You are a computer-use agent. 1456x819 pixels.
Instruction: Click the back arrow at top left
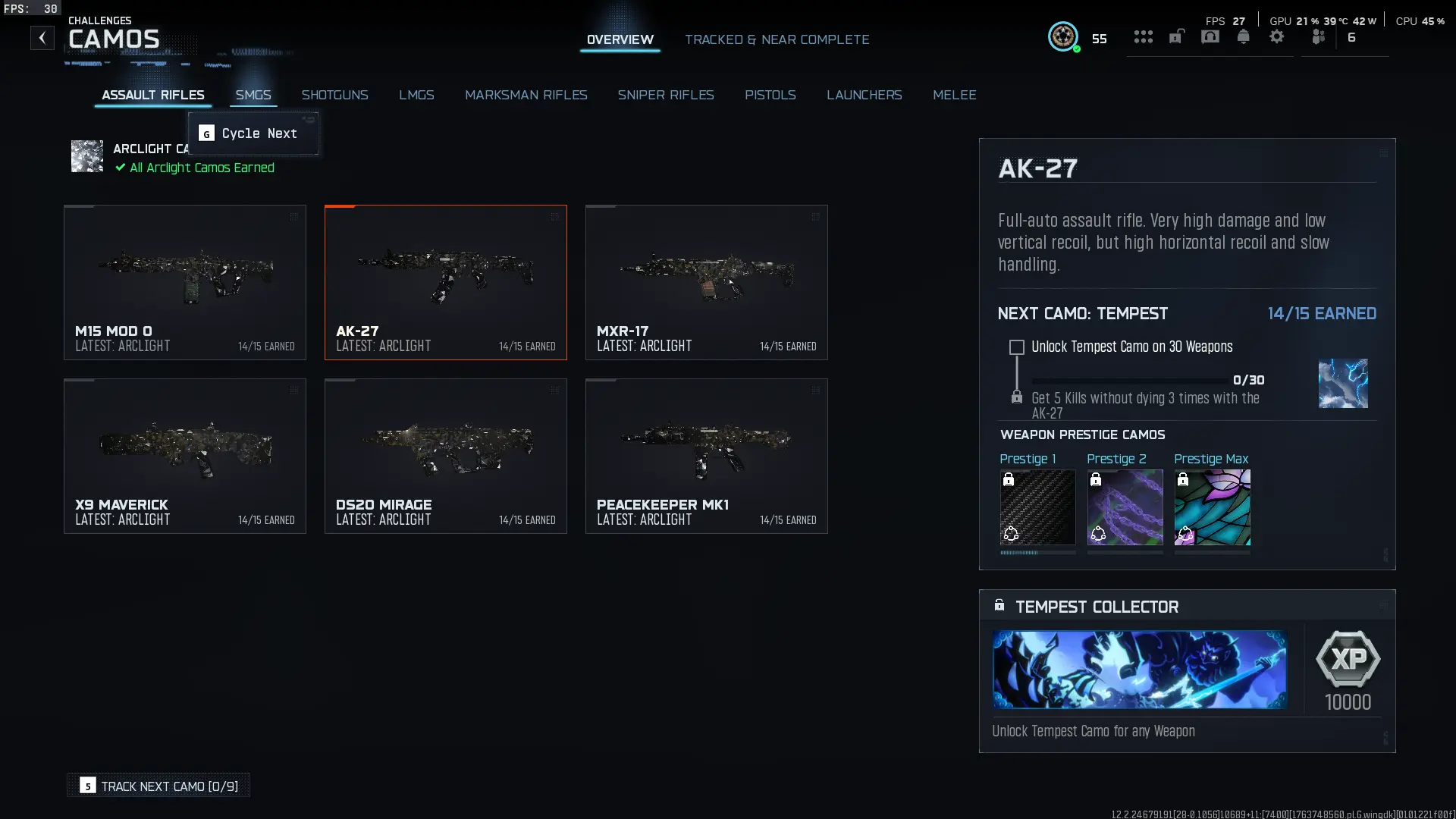tap(42, 37)
